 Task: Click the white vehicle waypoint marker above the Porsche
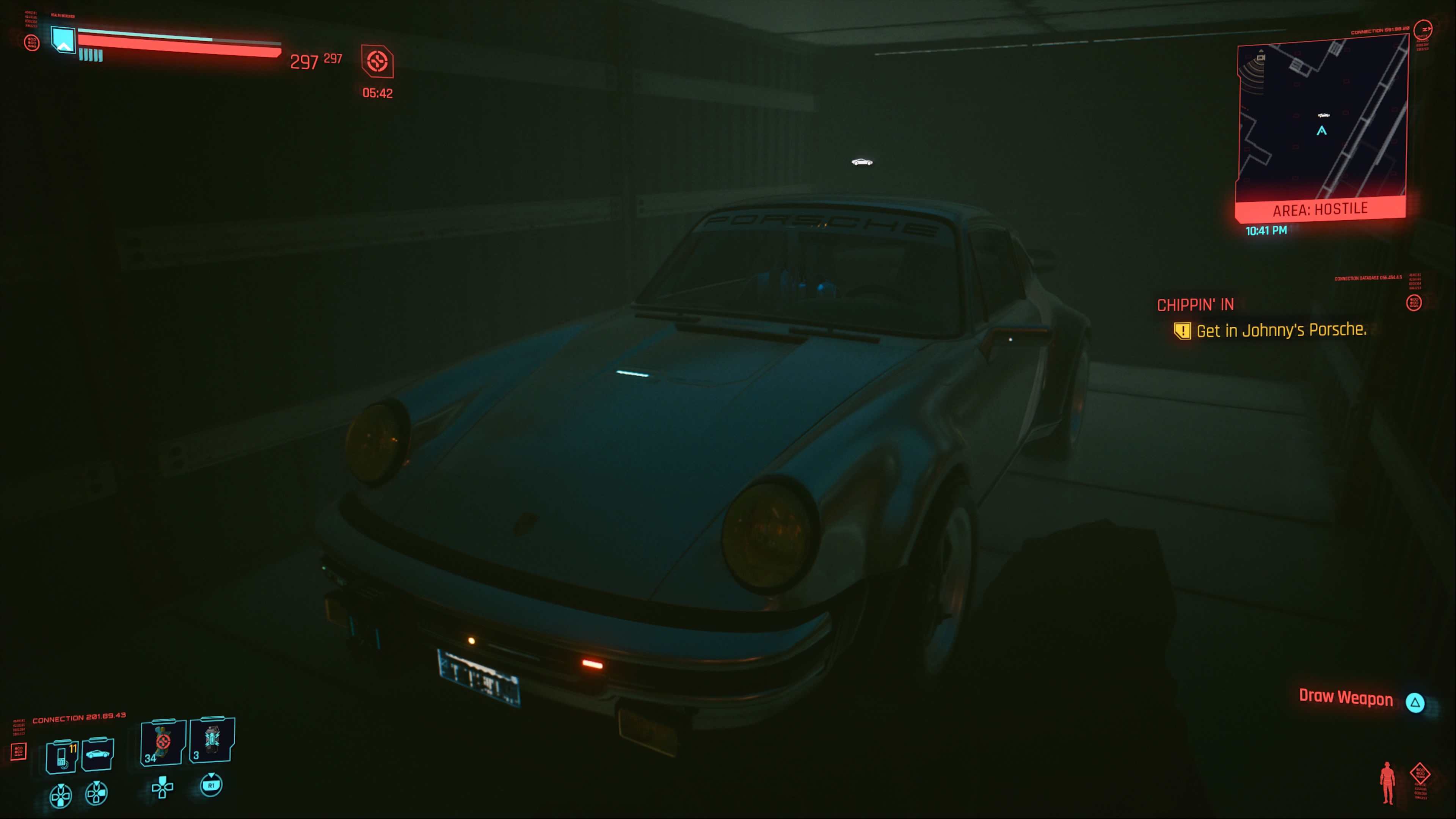pos(862,162)
